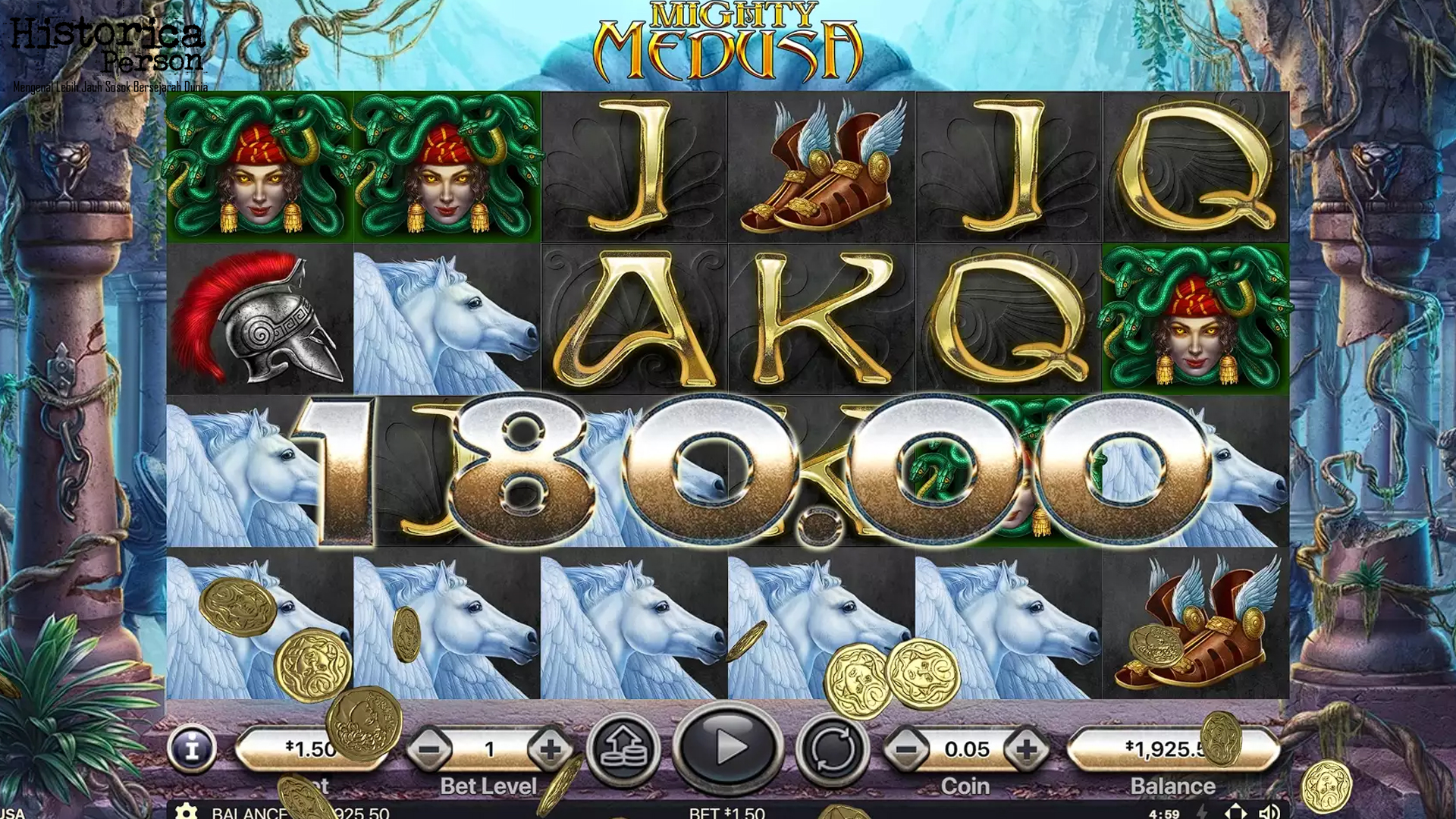Open the game information panel
The width and height of the screenshot is (1456, 819).
(190, 747)
